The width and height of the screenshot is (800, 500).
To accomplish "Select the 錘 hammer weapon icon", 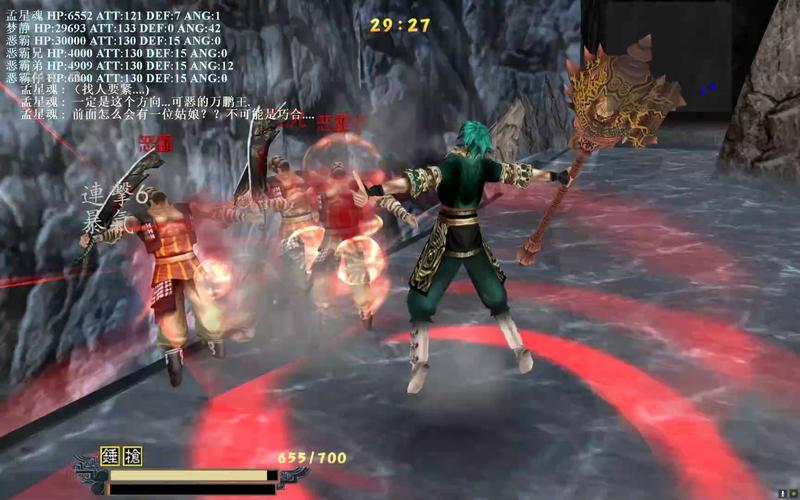I will [x=110, y=457].
